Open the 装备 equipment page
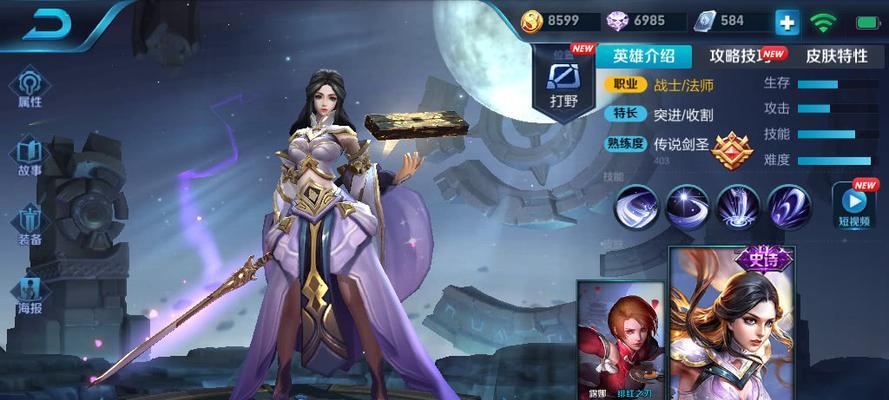Screen dimensions: 889x400 [x=30, y=224]
